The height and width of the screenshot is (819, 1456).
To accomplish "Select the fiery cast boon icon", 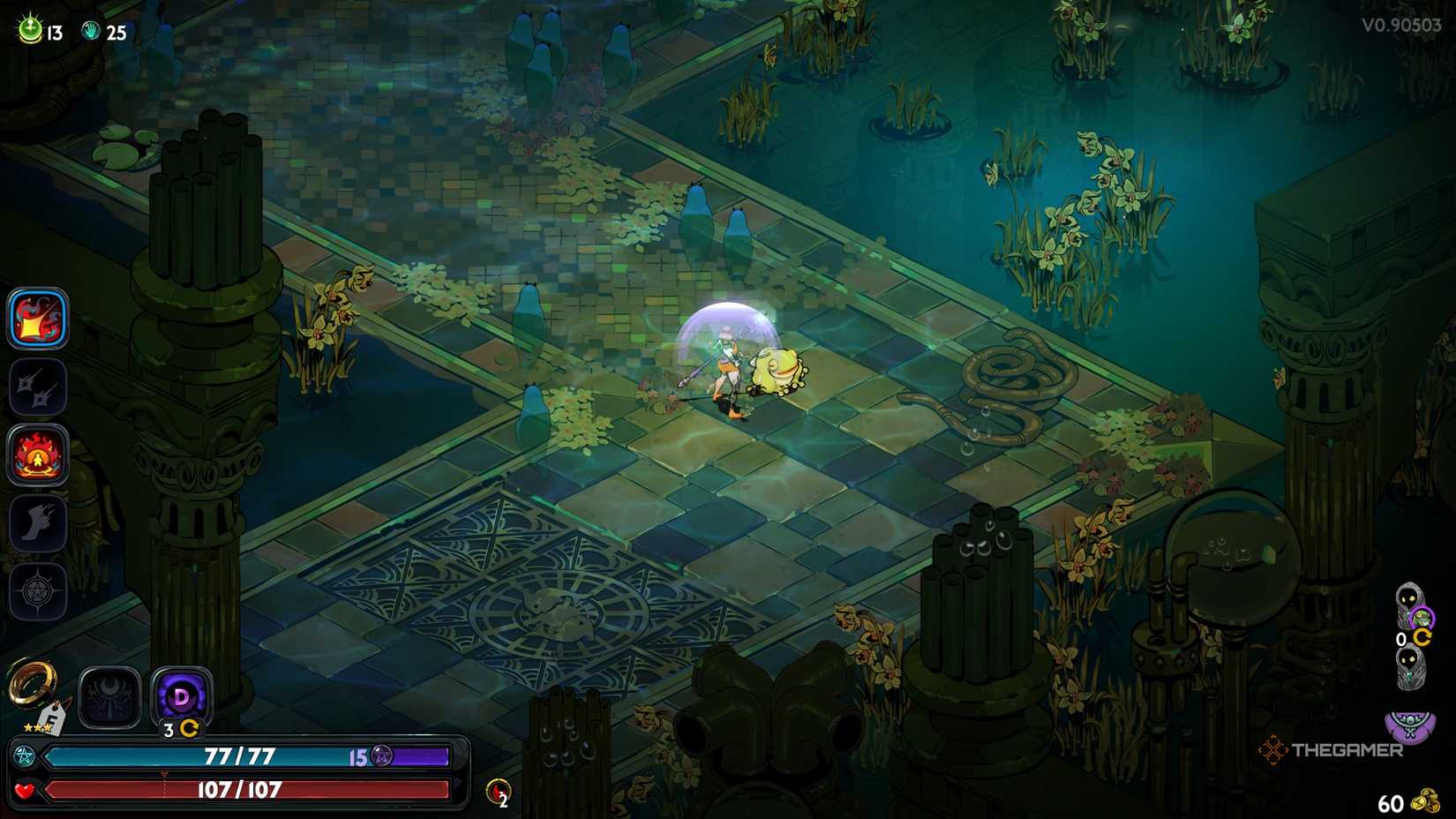I will (38, 455).
